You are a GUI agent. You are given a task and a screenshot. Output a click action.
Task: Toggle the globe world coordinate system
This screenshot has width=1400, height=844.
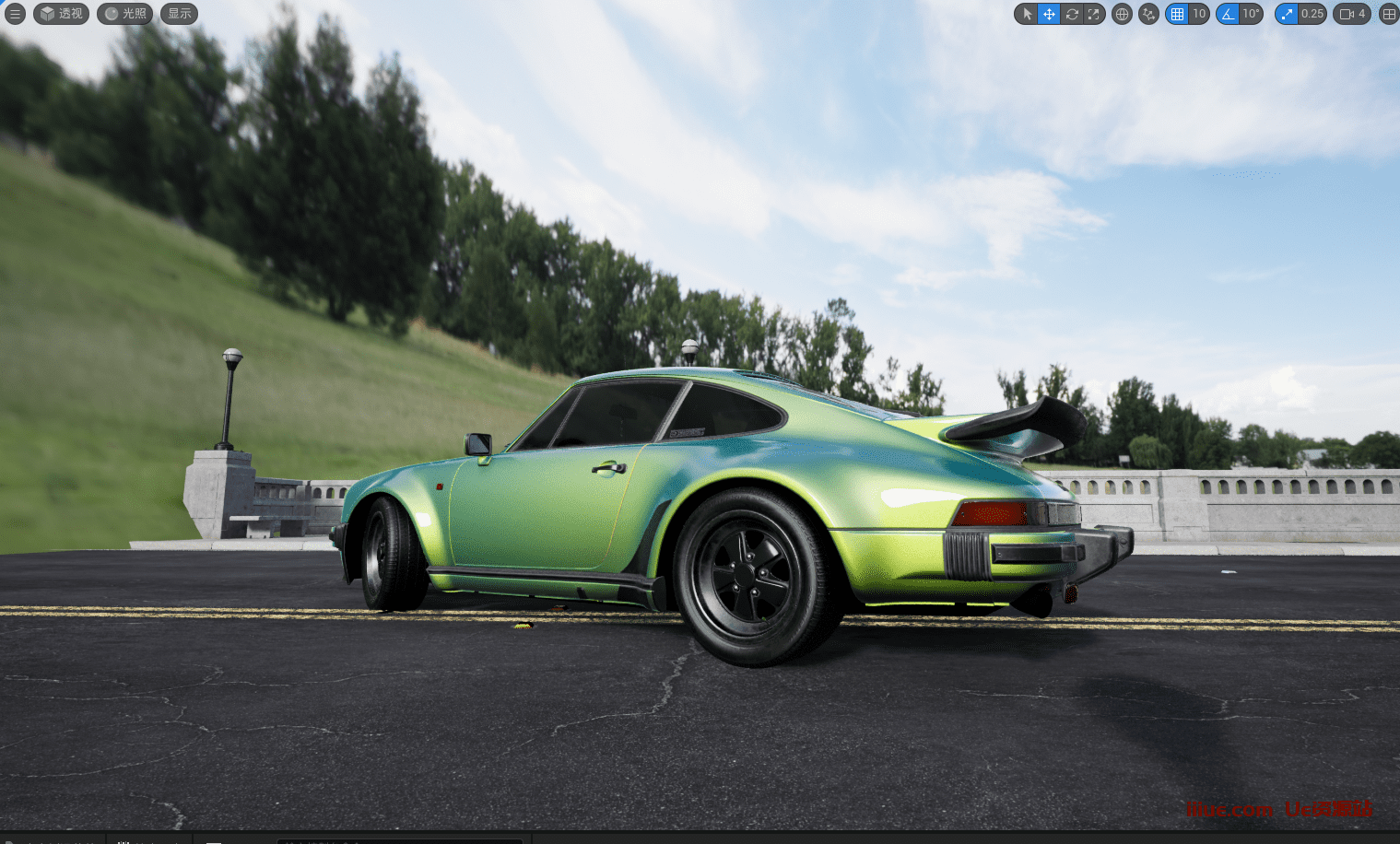pyautogui.click(x=1122, y=14)
